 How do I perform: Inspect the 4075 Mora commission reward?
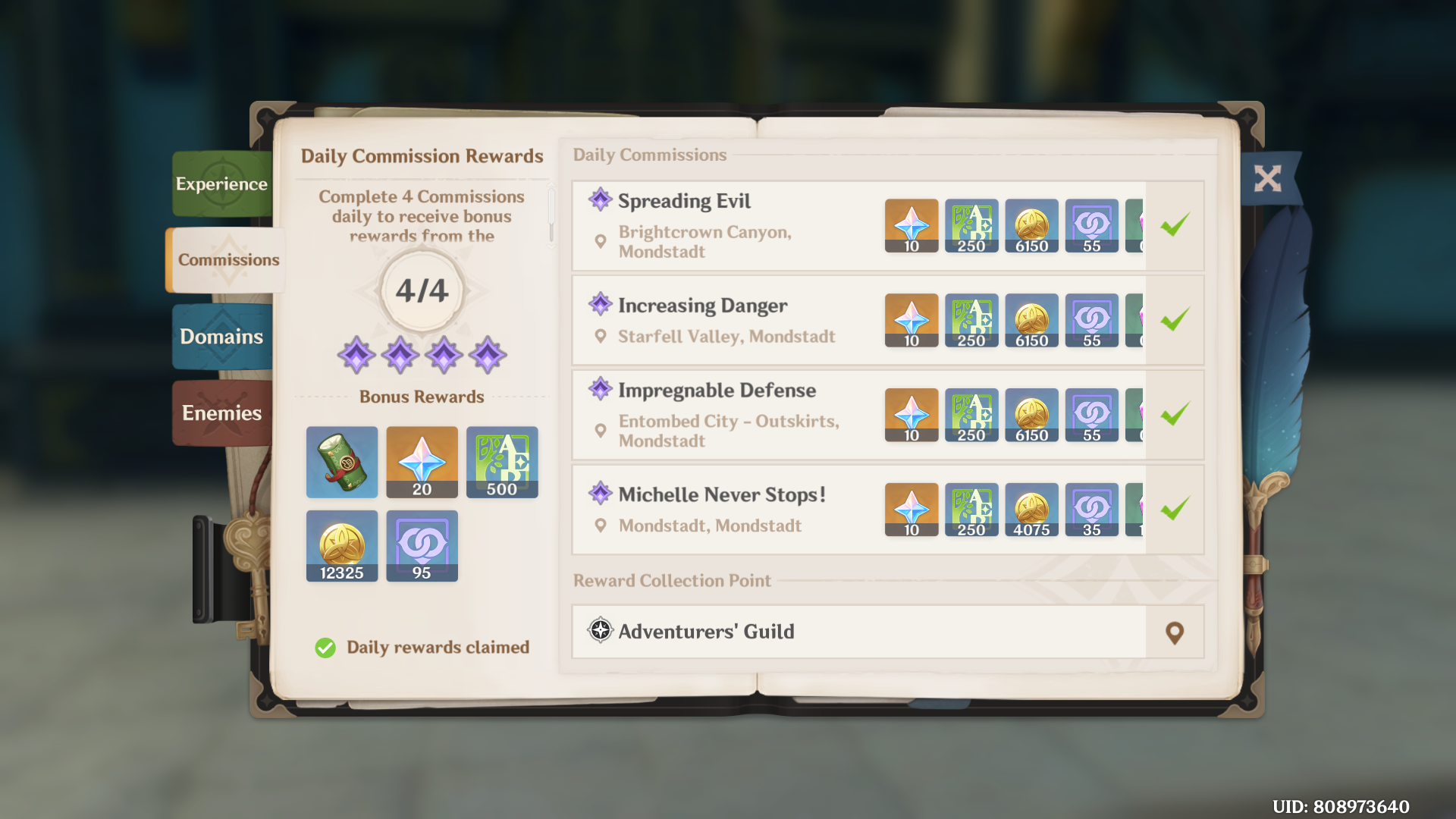[1031, 510]
